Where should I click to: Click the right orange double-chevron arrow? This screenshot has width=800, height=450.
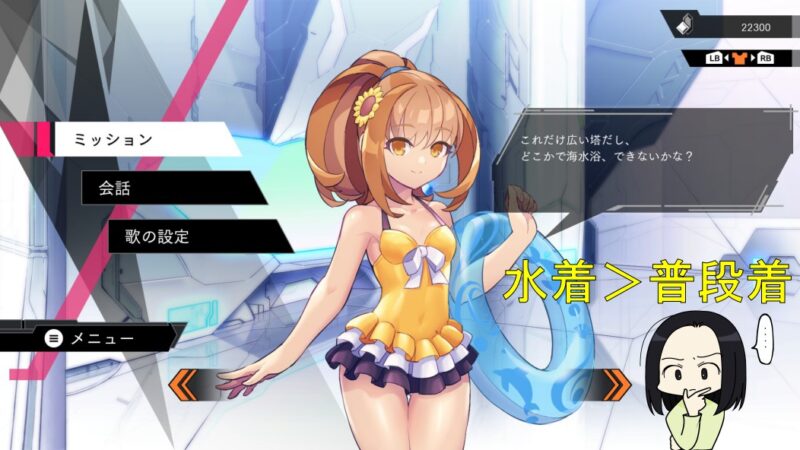pos(614,382)
